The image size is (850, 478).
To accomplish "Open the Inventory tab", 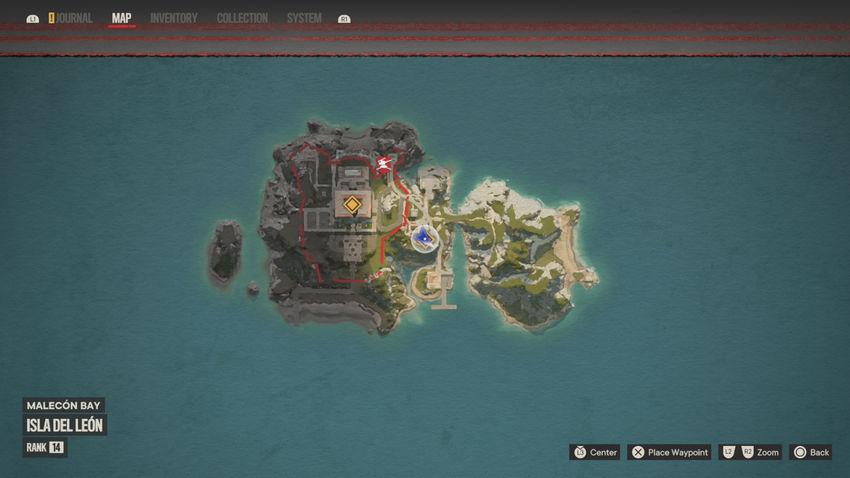I will point(174,18).
